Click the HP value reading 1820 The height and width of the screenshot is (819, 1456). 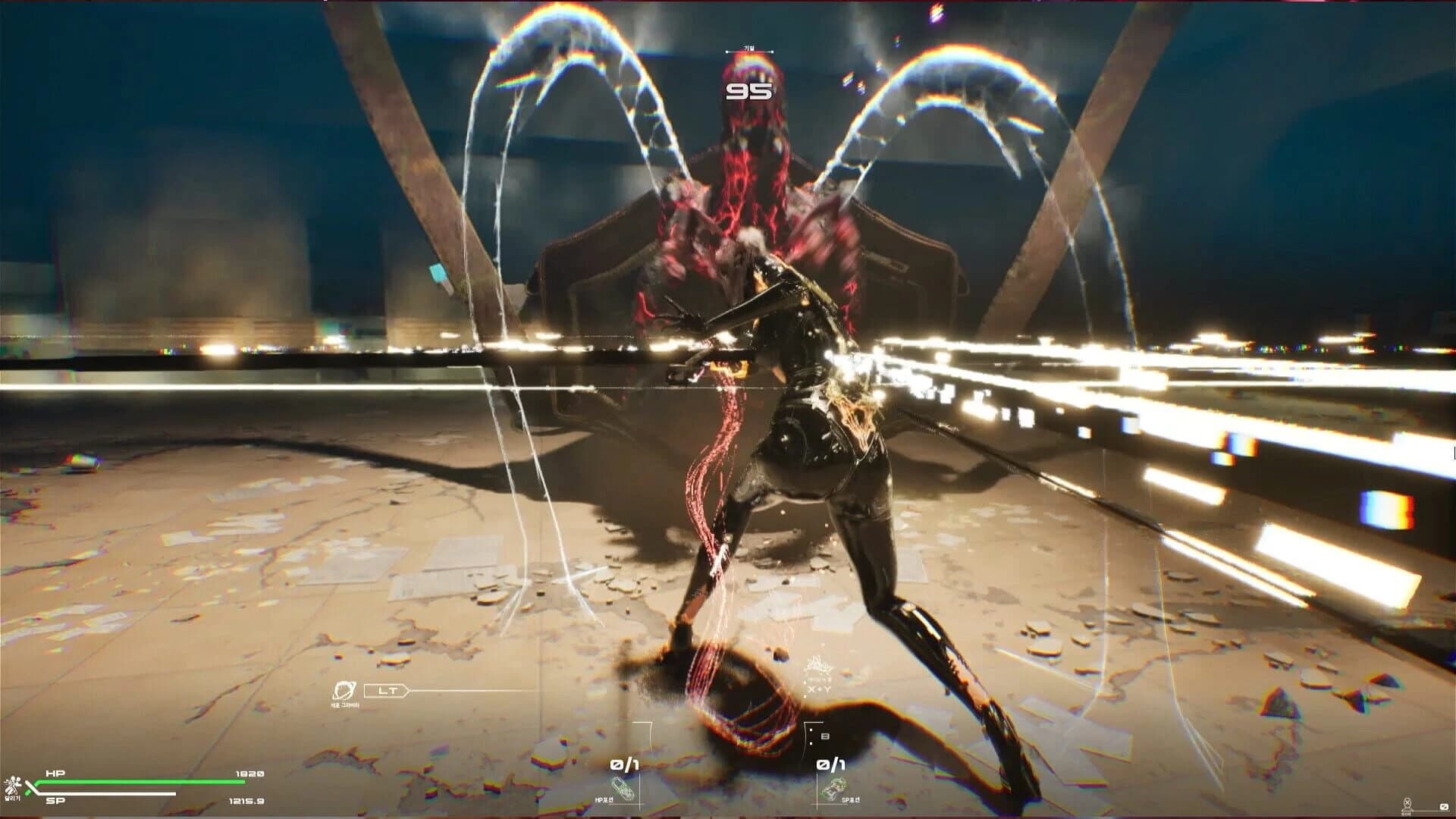point(249,773)
